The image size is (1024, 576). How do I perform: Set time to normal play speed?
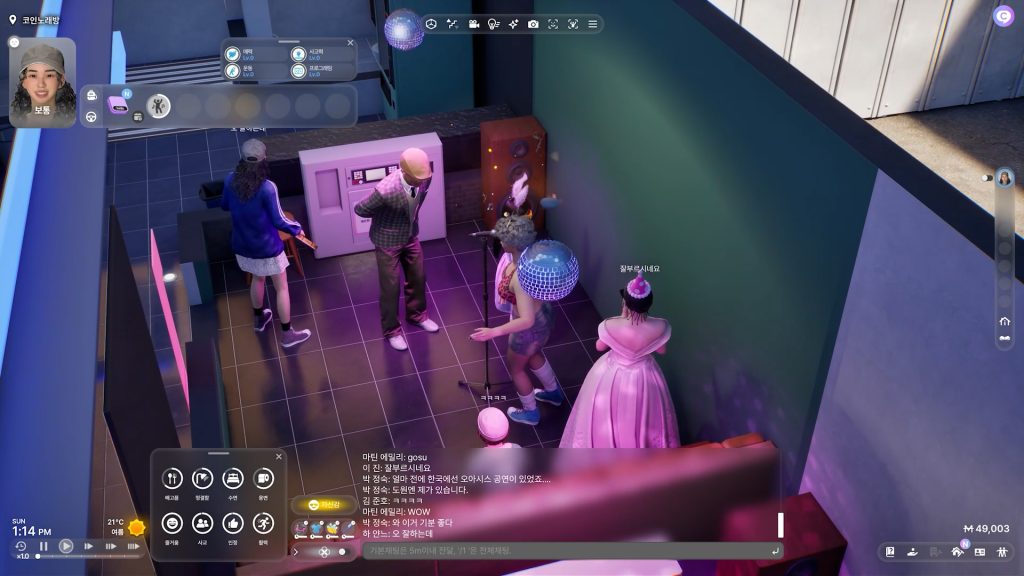(x=66, y=546)
